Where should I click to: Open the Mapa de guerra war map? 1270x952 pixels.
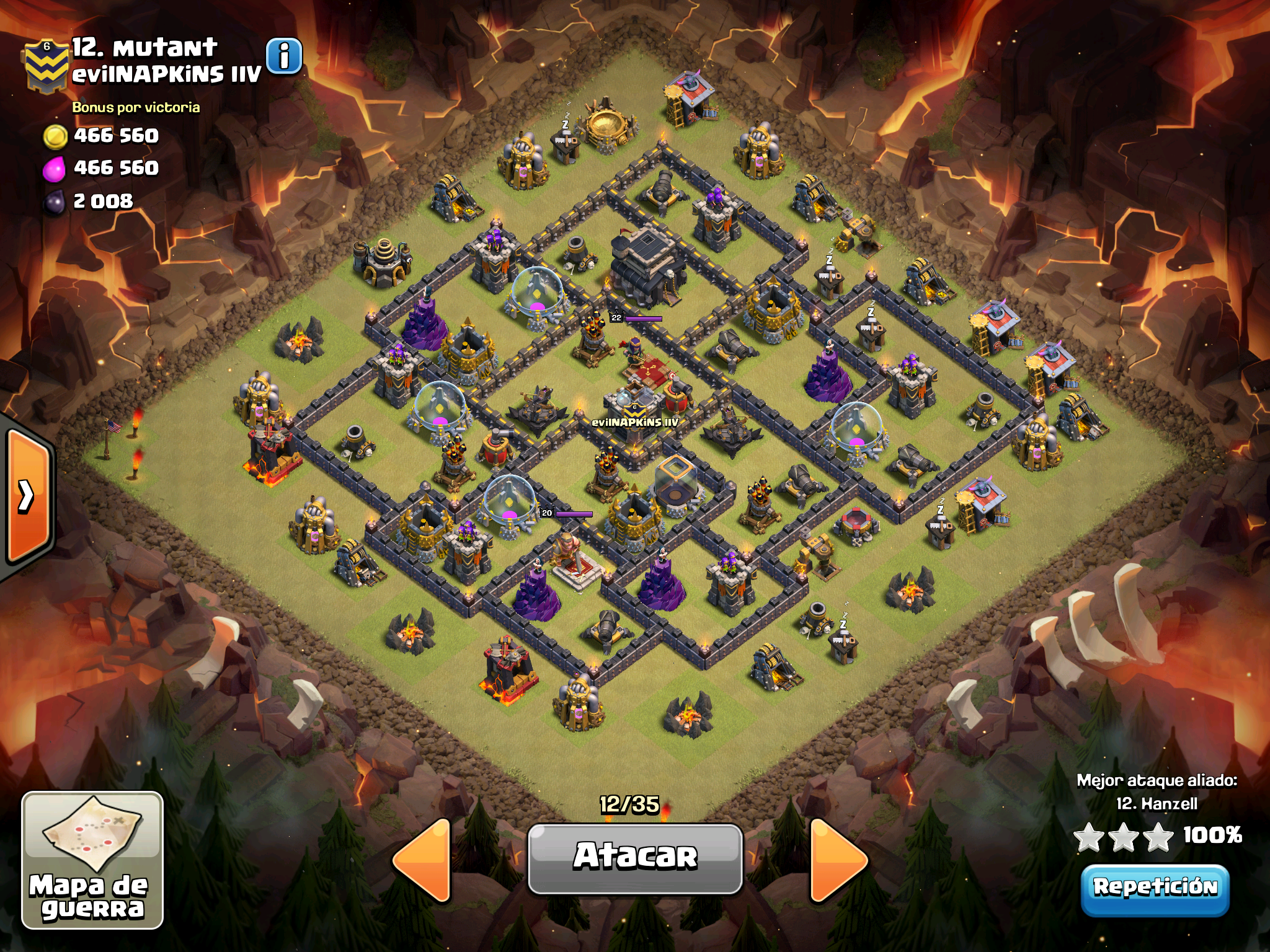(x=92, y=860)
